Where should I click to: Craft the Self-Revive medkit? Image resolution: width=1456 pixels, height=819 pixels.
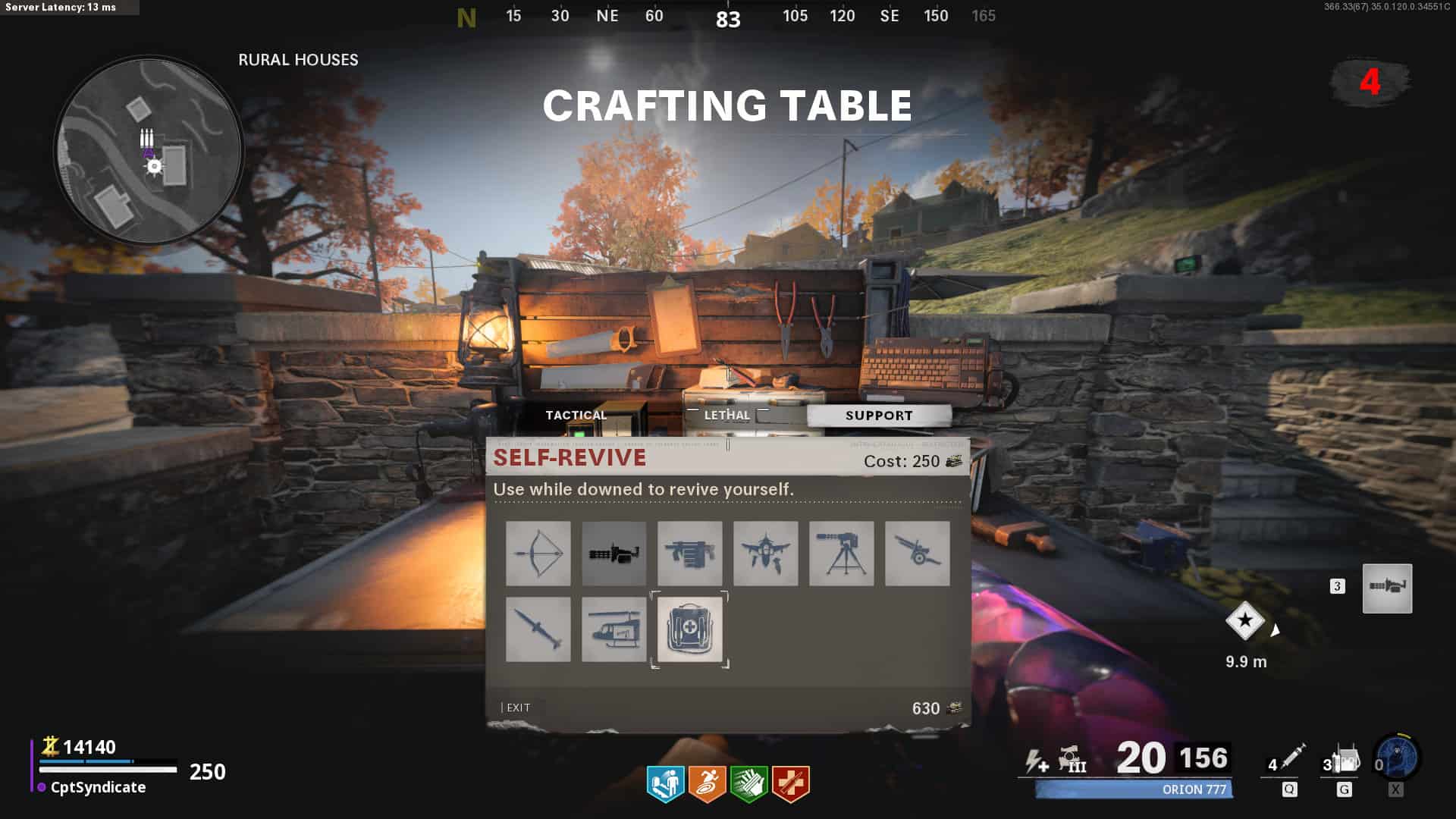pyautogui.click(x=689, y=629)
